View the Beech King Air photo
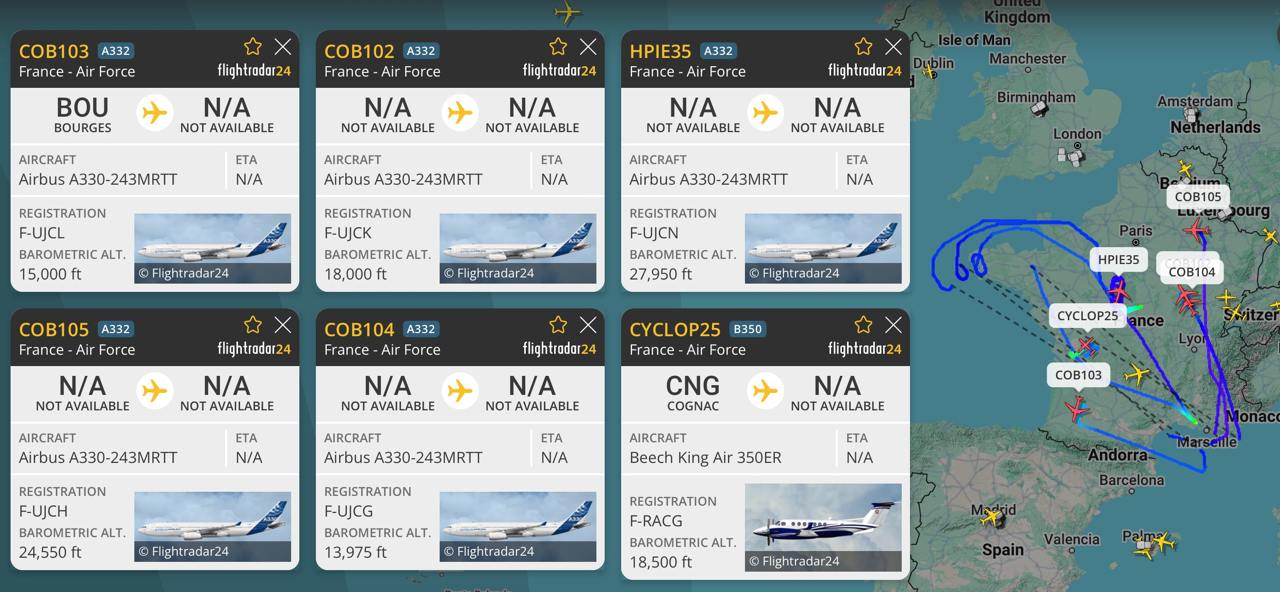The height and width of the screenshot is (592, 1280). 823,527
